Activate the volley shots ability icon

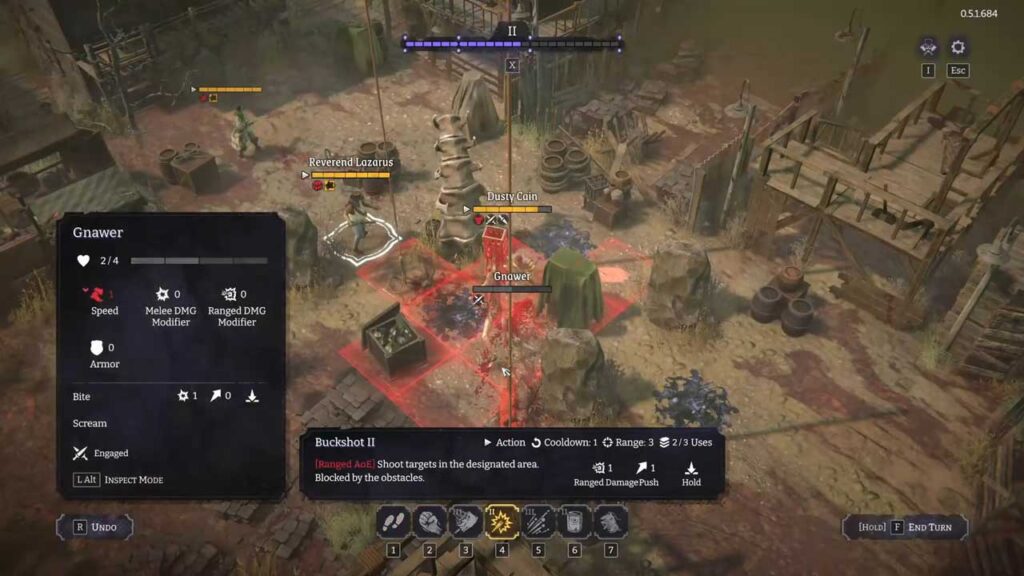(538, 521)
